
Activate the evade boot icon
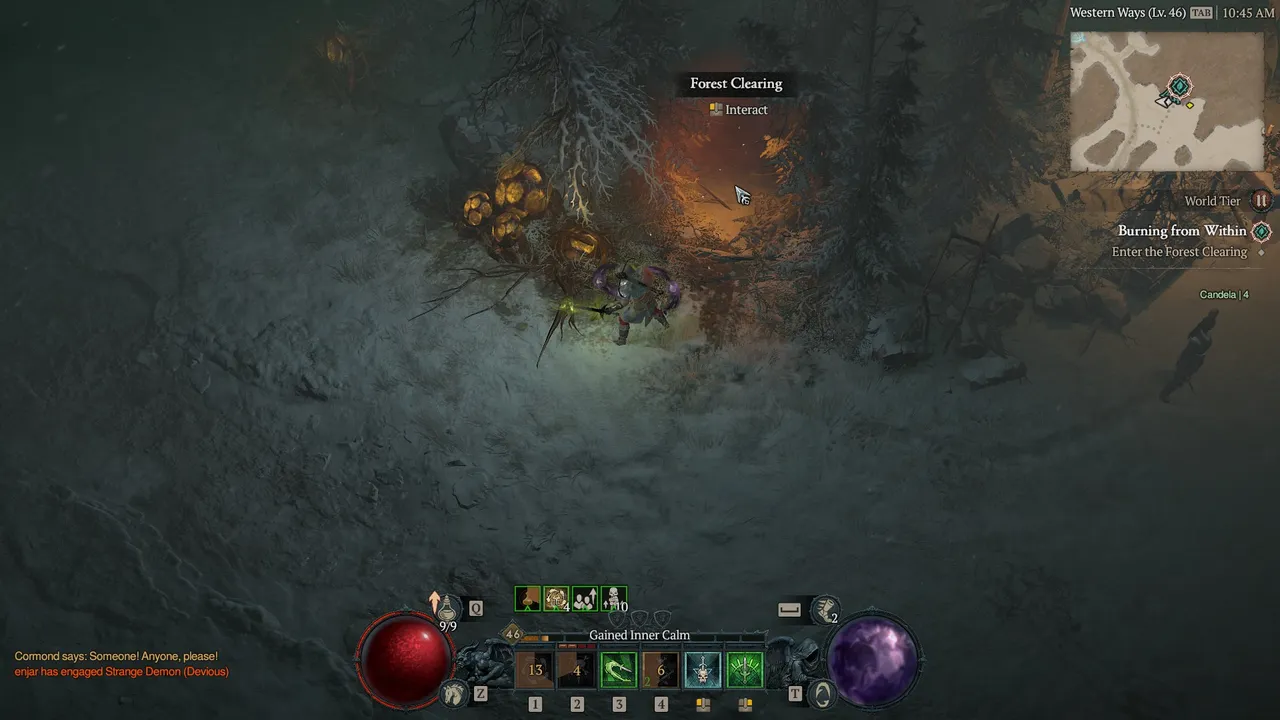click(x=826, y=607)
